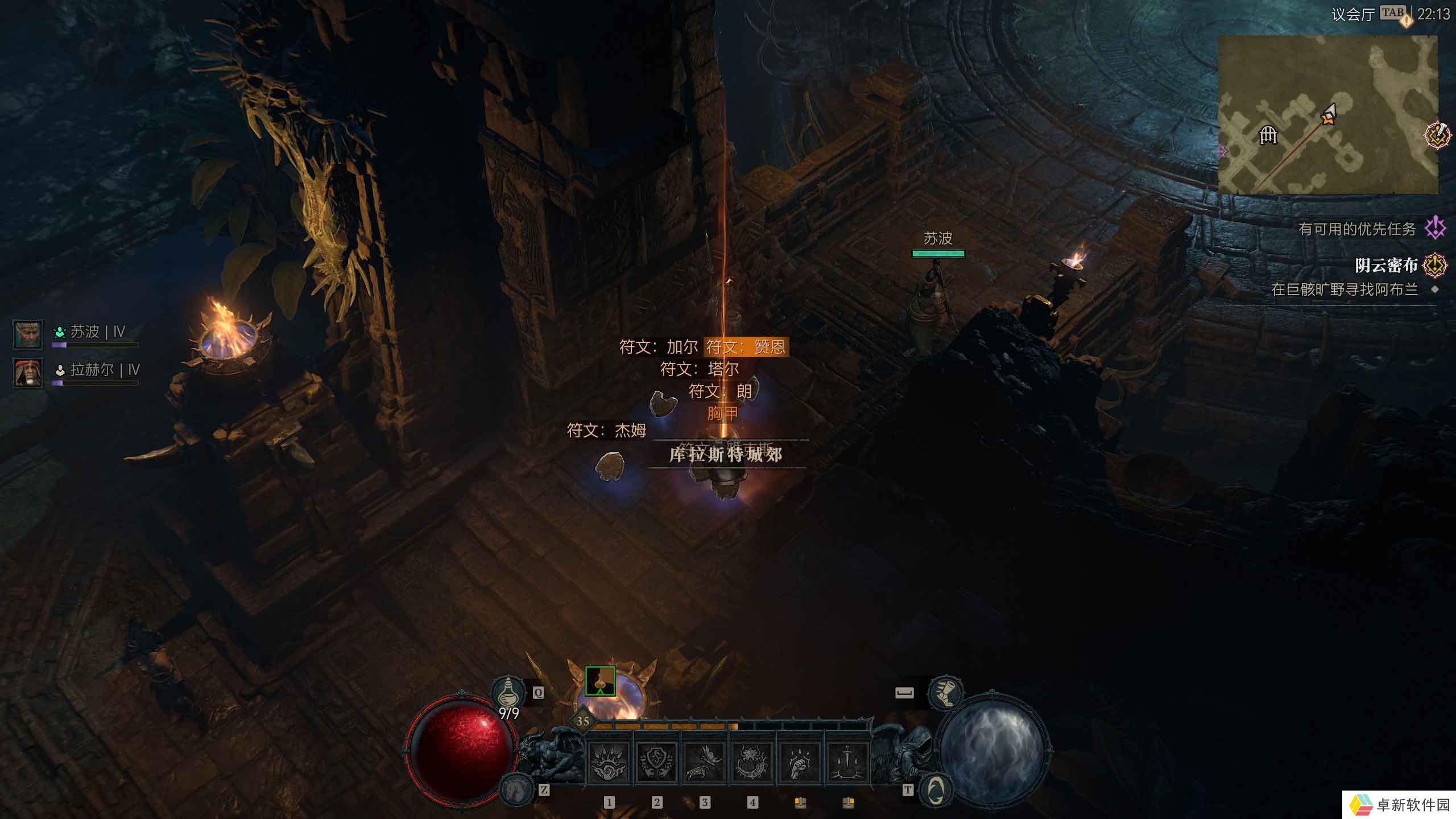Select party member 拉赫尔's portrait
The width and height of the screenshot is (1456, 819).
pos(27,373)
